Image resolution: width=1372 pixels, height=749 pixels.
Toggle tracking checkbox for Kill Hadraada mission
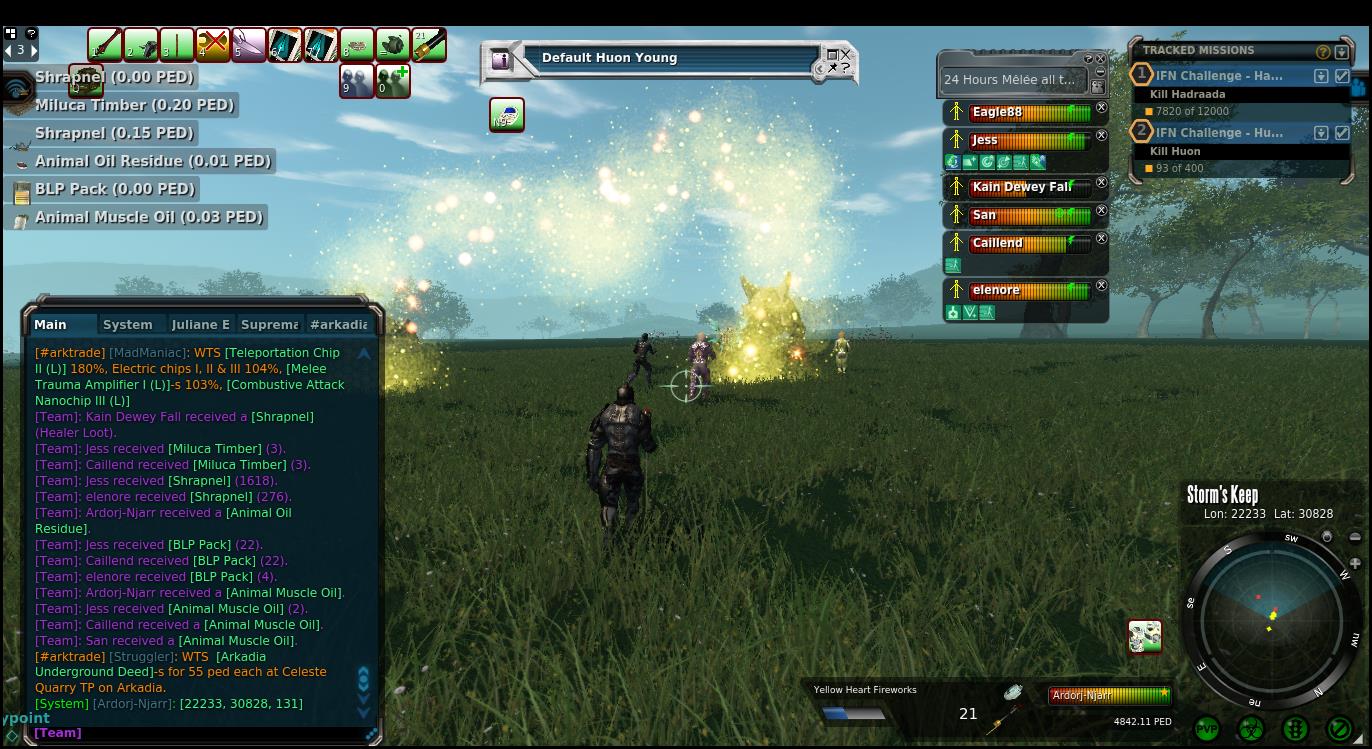[x=1342, y=76]
